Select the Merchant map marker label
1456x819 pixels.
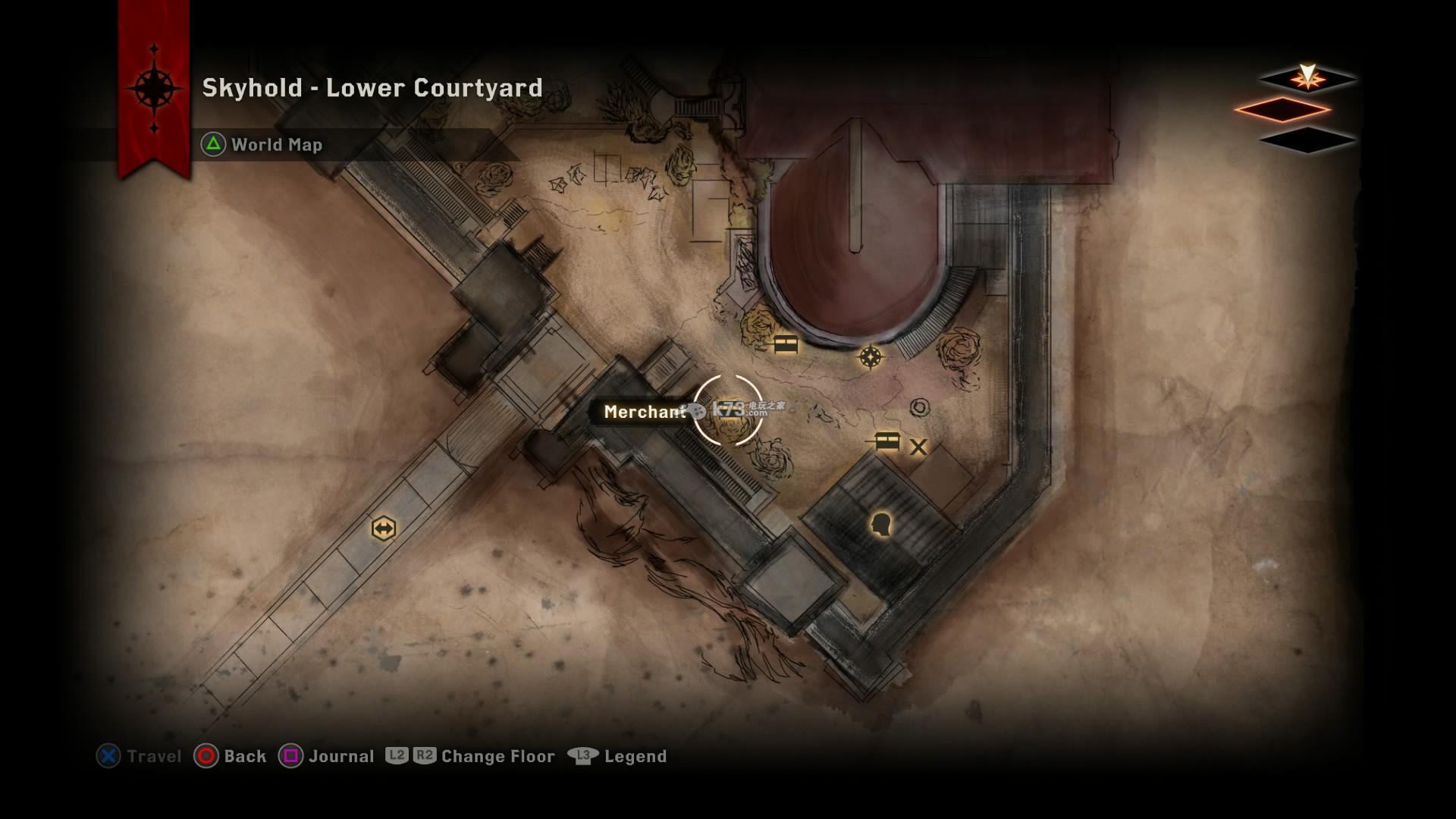coord(645,412)
